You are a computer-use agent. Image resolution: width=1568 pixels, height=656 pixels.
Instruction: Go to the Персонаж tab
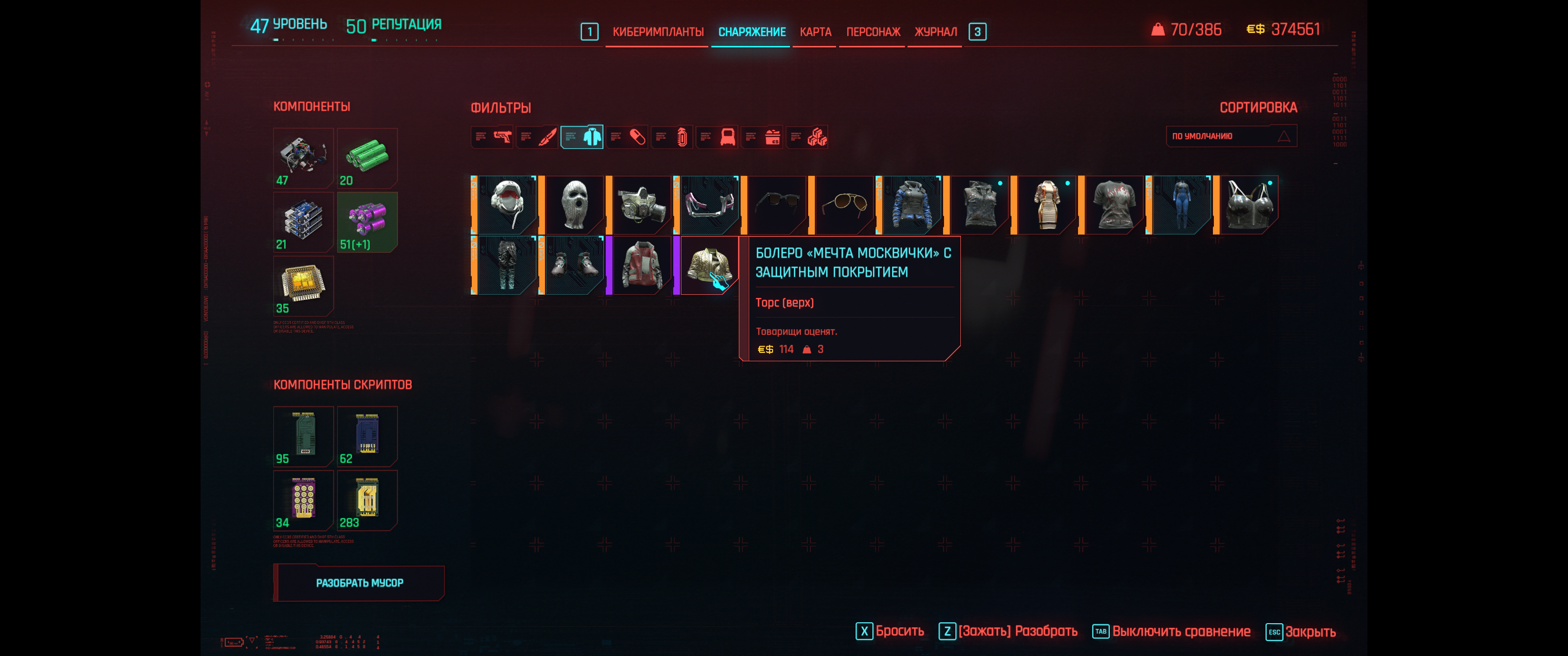pos(873,31)
